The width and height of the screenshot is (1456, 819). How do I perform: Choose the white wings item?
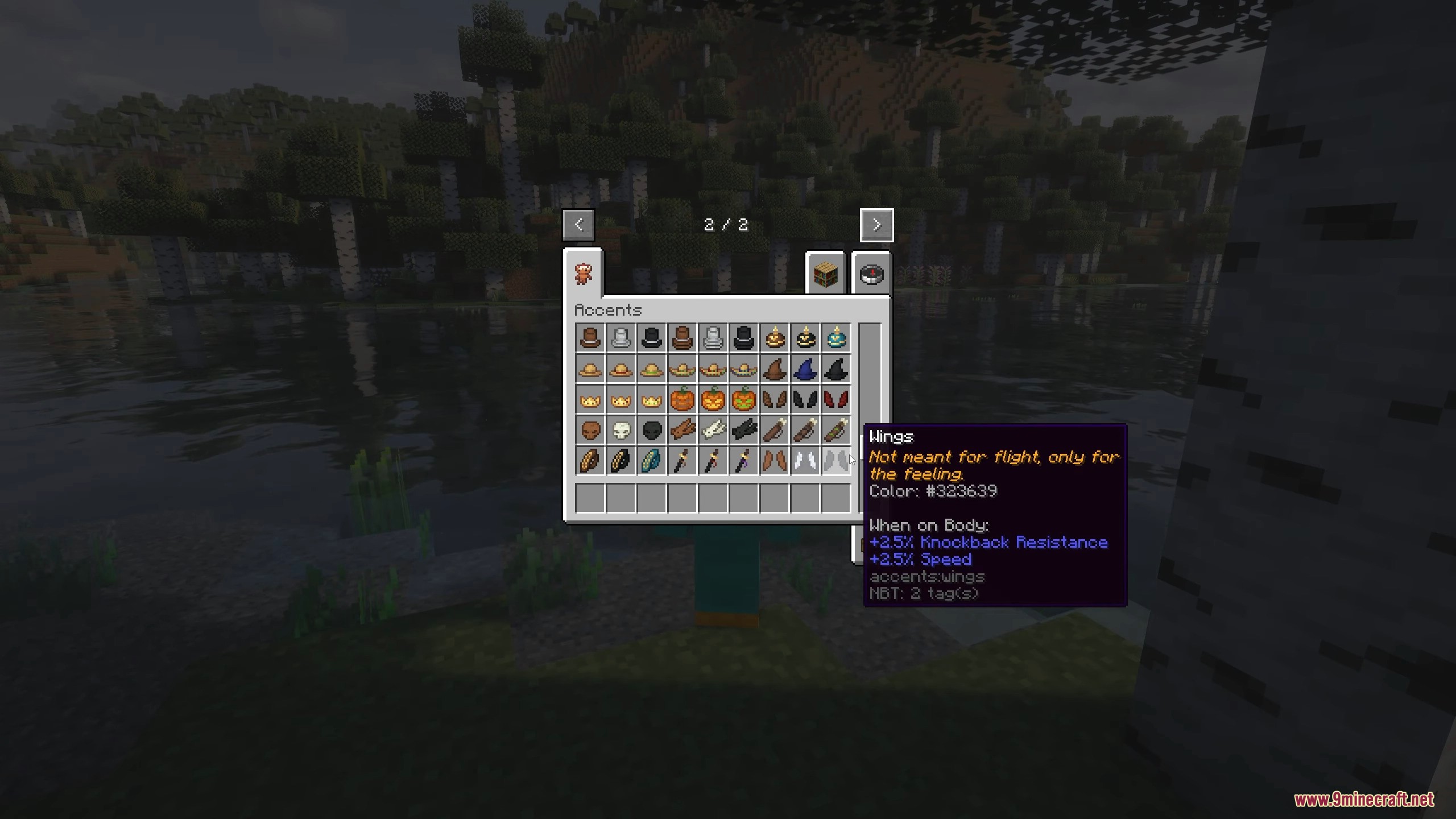point(805,461)
